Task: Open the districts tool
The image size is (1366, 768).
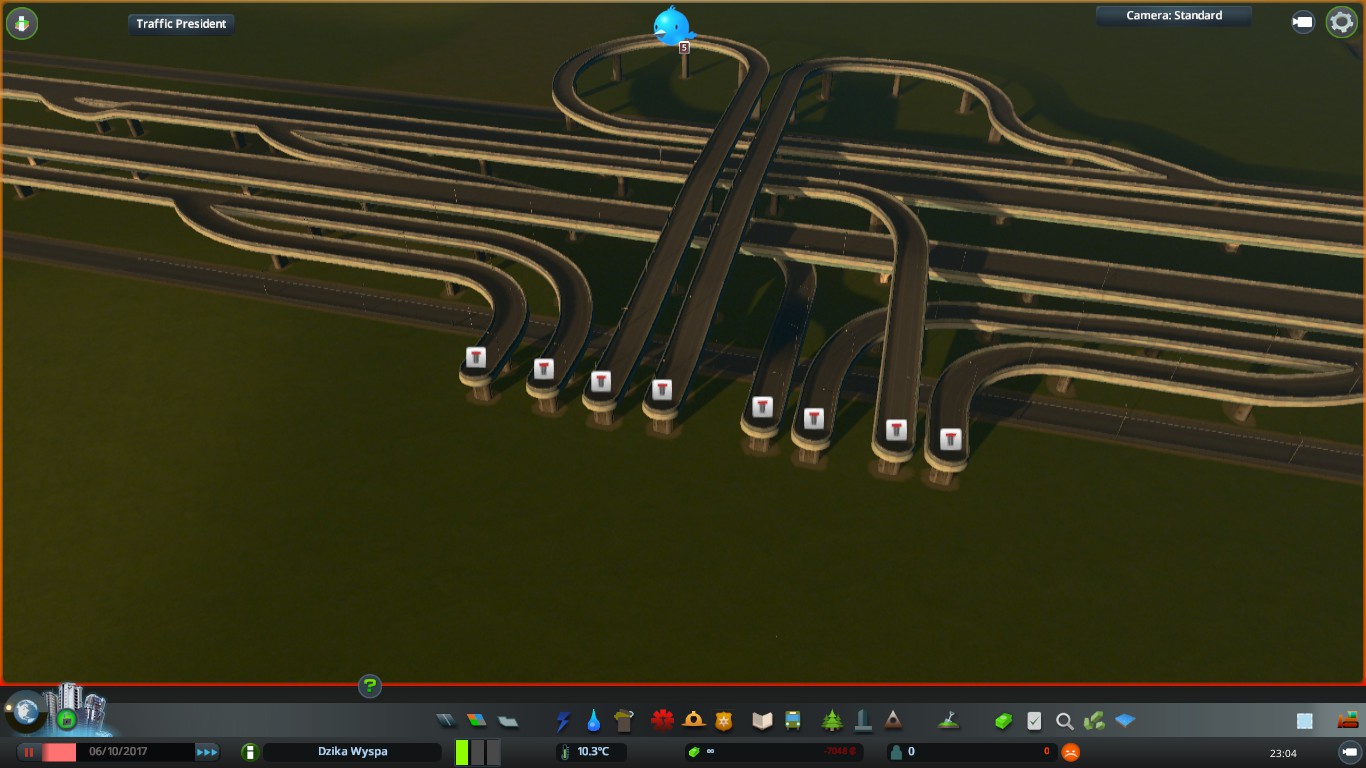Action: 508,720
